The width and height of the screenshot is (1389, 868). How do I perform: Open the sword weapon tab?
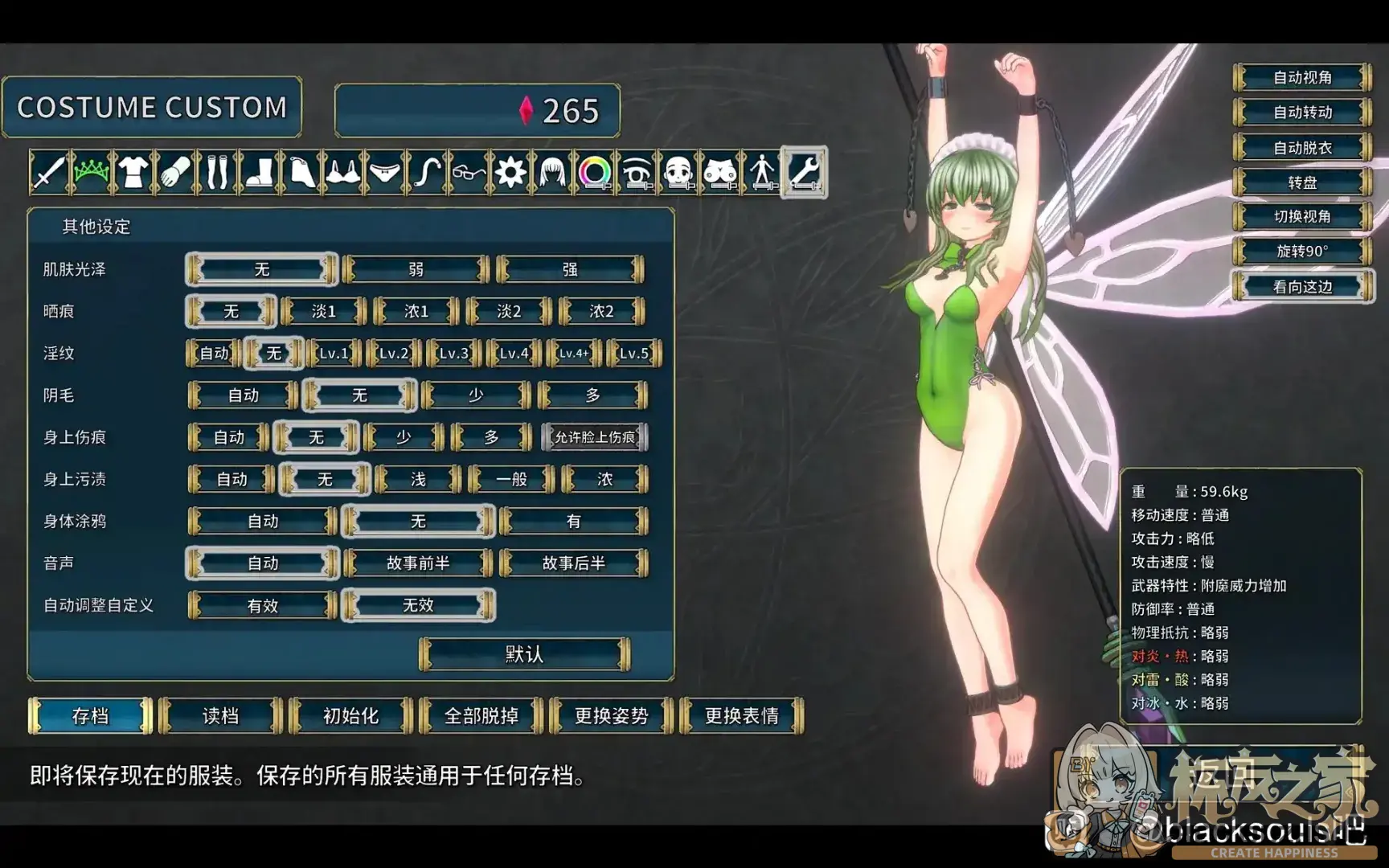click(49, 172)
